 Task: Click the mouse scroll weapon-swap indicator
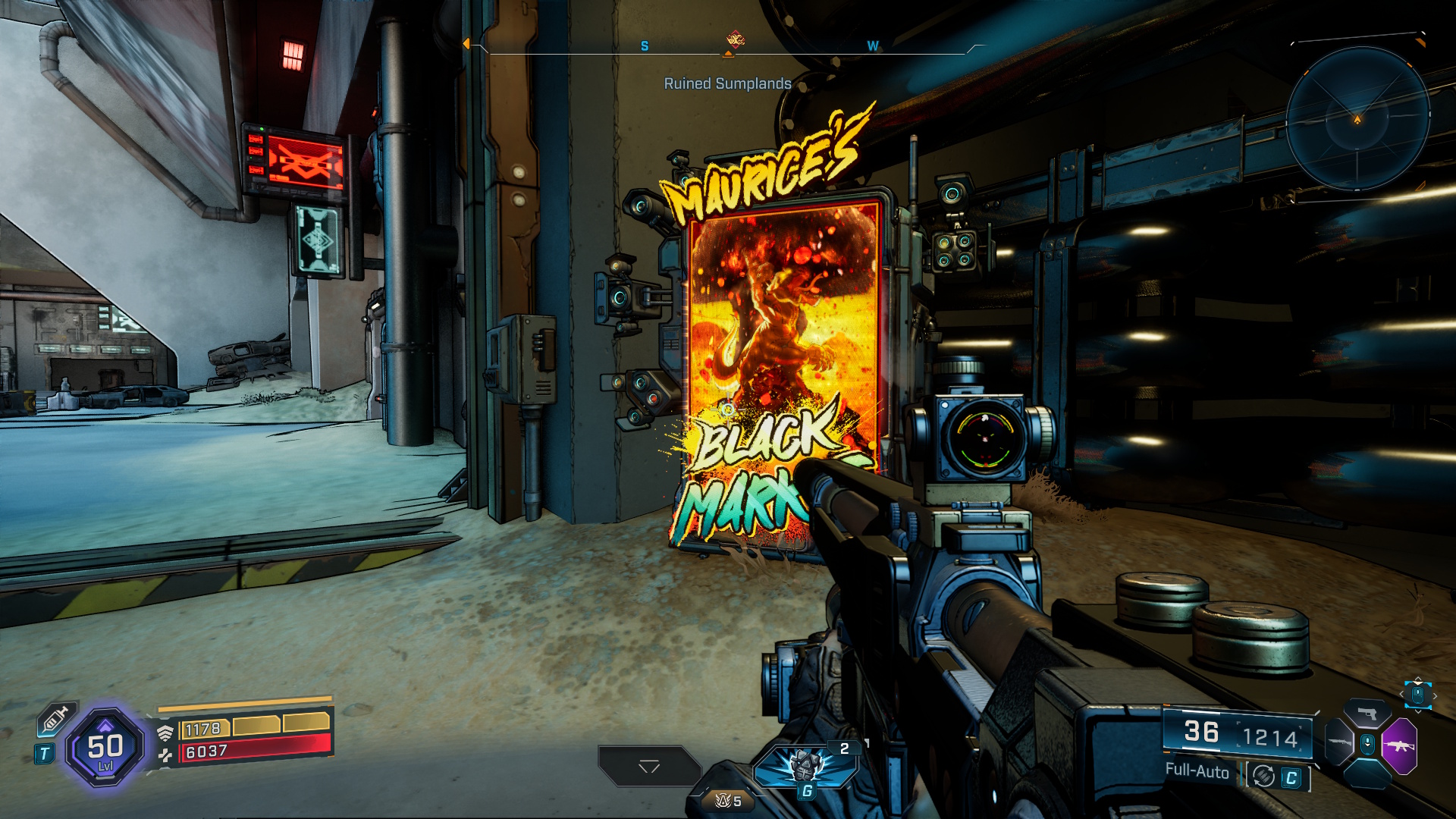click(x=1417, y=696)
